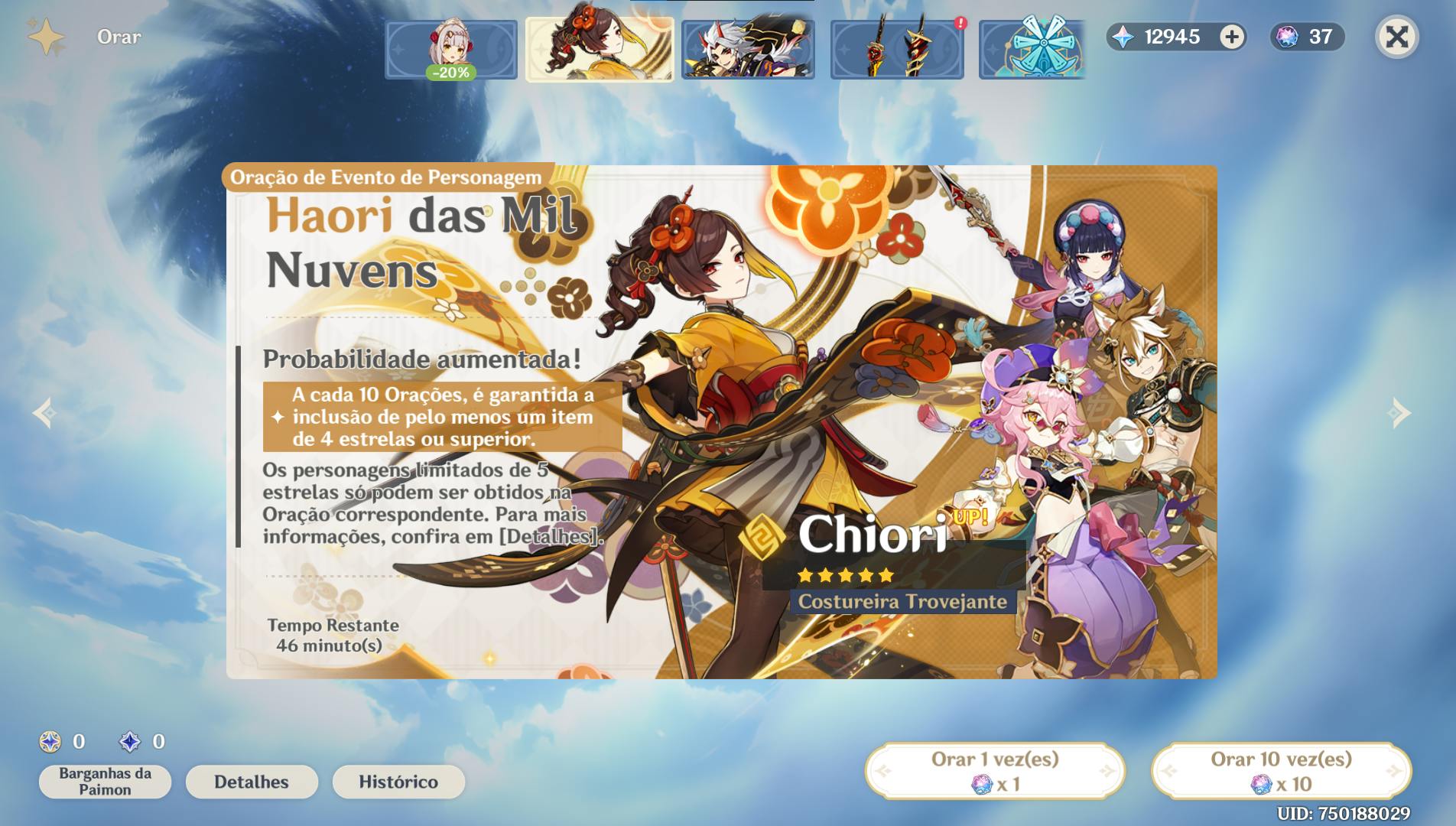Click the plus to buy more Primogems
Viewport: 1456px width, 826px height.
coord(1230,37)
